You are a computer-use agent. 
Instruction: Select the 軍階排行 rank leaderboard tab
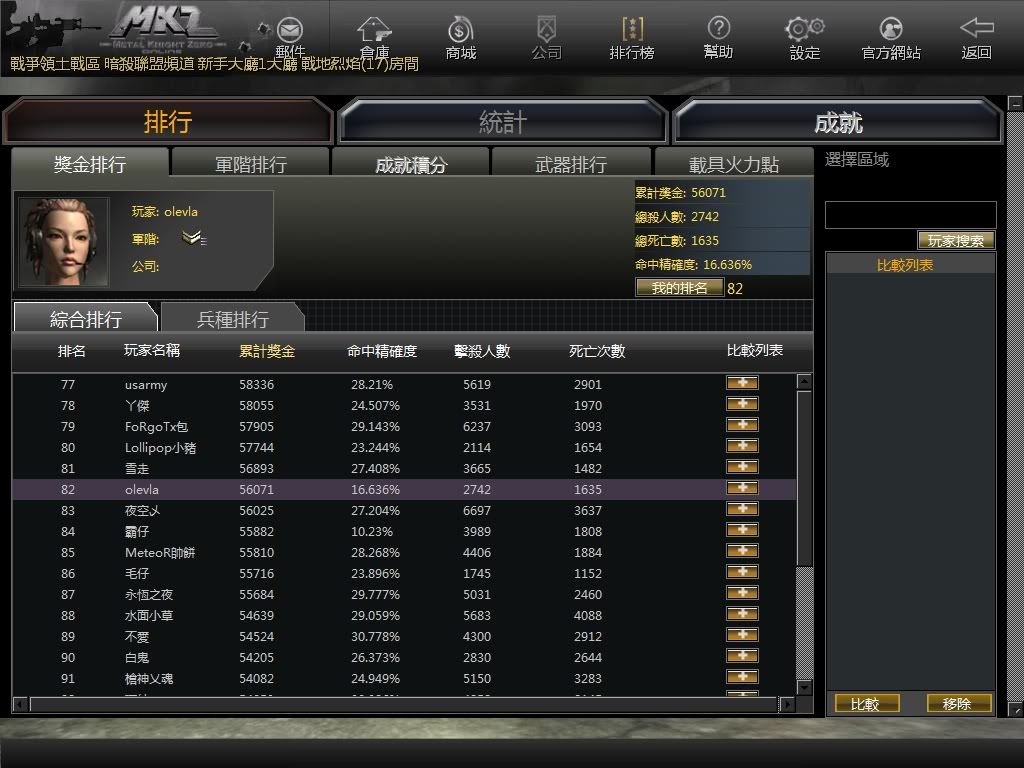pyautogui.click(x=250, y=164)
